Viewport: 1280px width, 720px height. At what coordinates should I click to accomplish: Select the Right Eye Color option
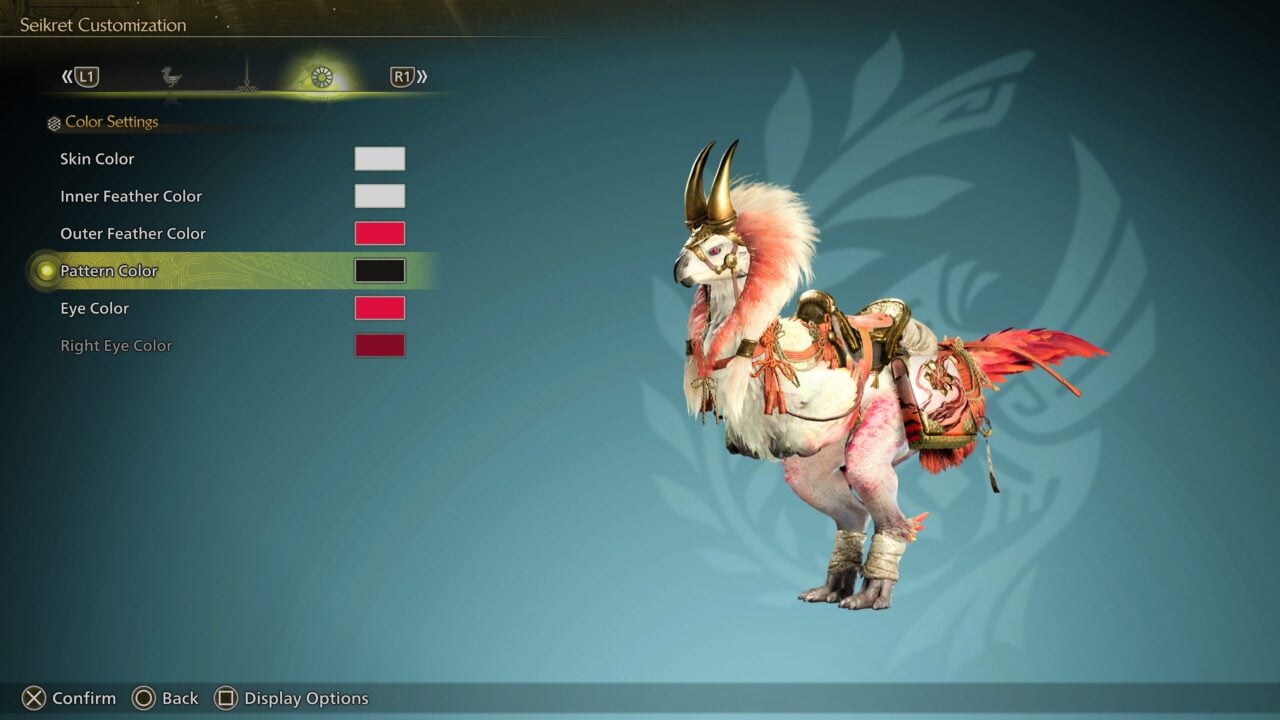380,345
